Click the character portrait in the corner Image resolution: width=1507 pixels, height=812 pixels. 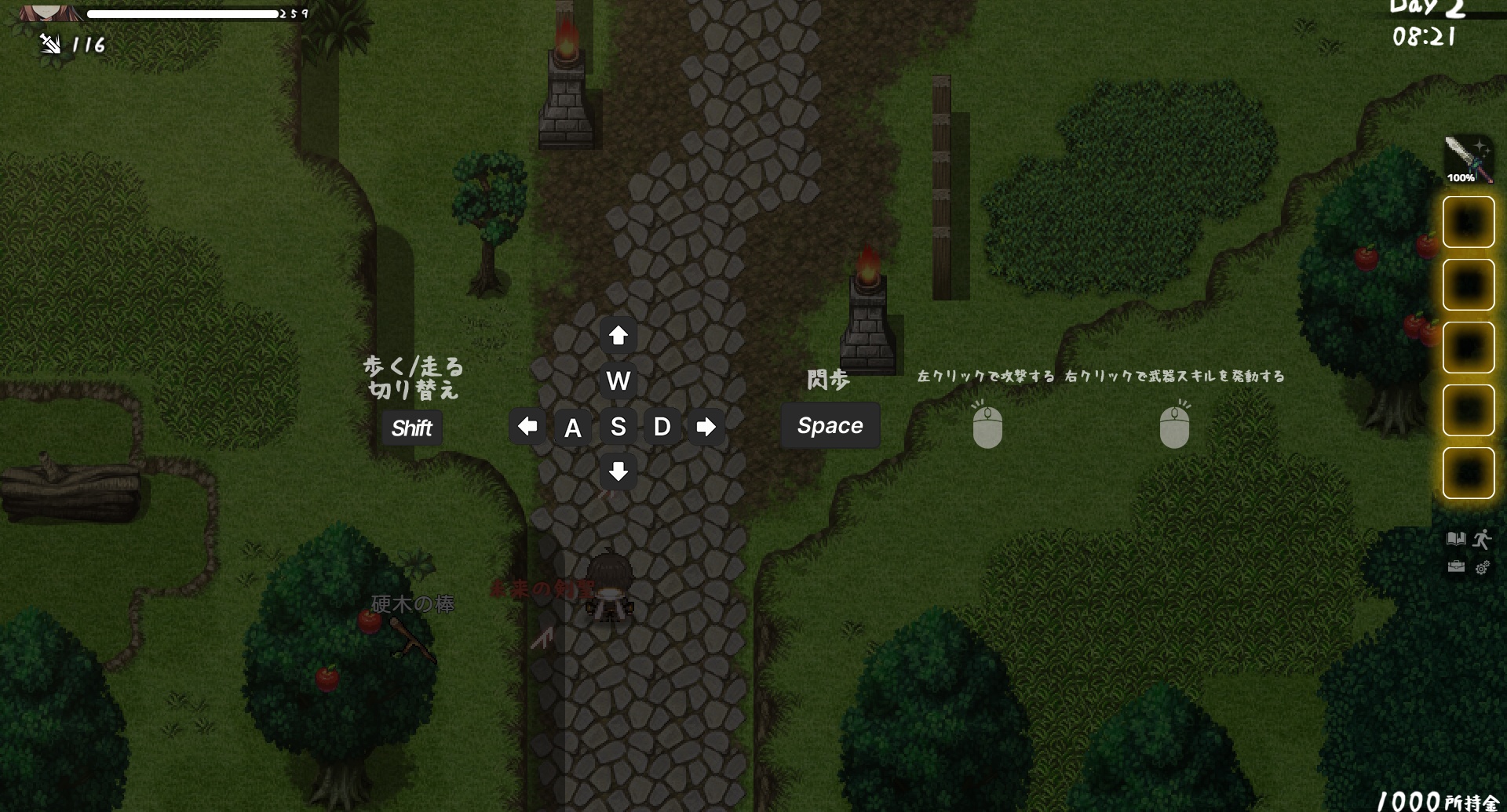click(x=49, y=11)
